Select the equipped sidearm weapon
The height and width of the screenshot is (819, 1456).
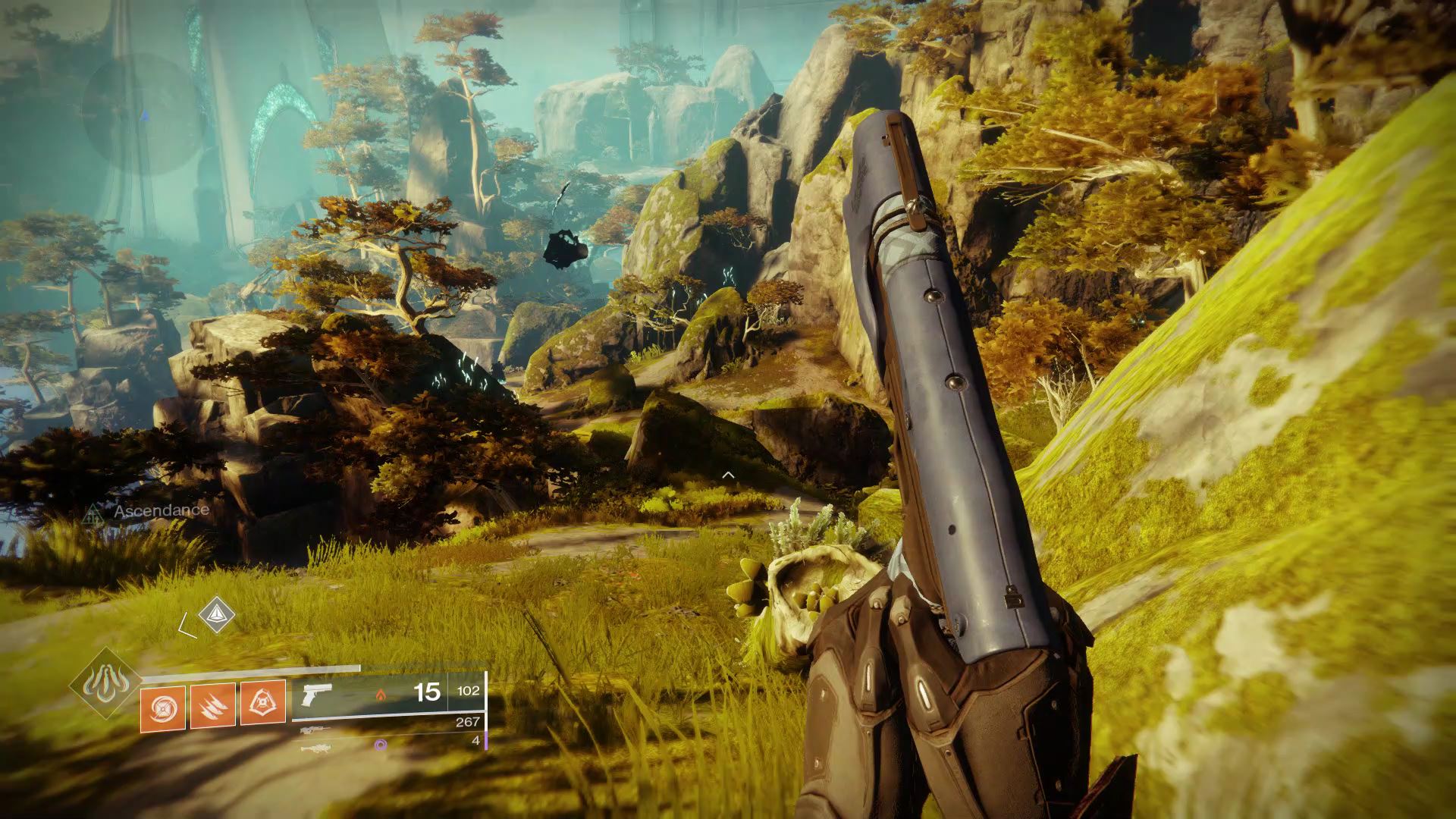(316, 694)
